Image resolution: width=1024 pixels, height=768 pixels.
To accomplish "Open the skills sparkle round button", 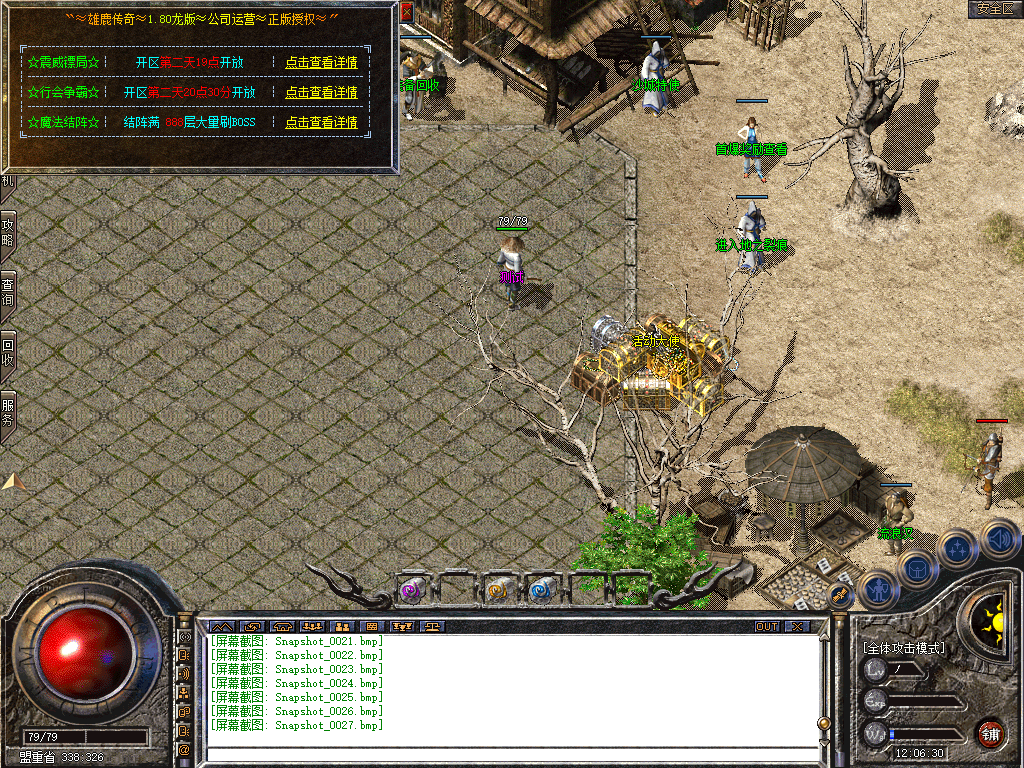I will 957,548.
